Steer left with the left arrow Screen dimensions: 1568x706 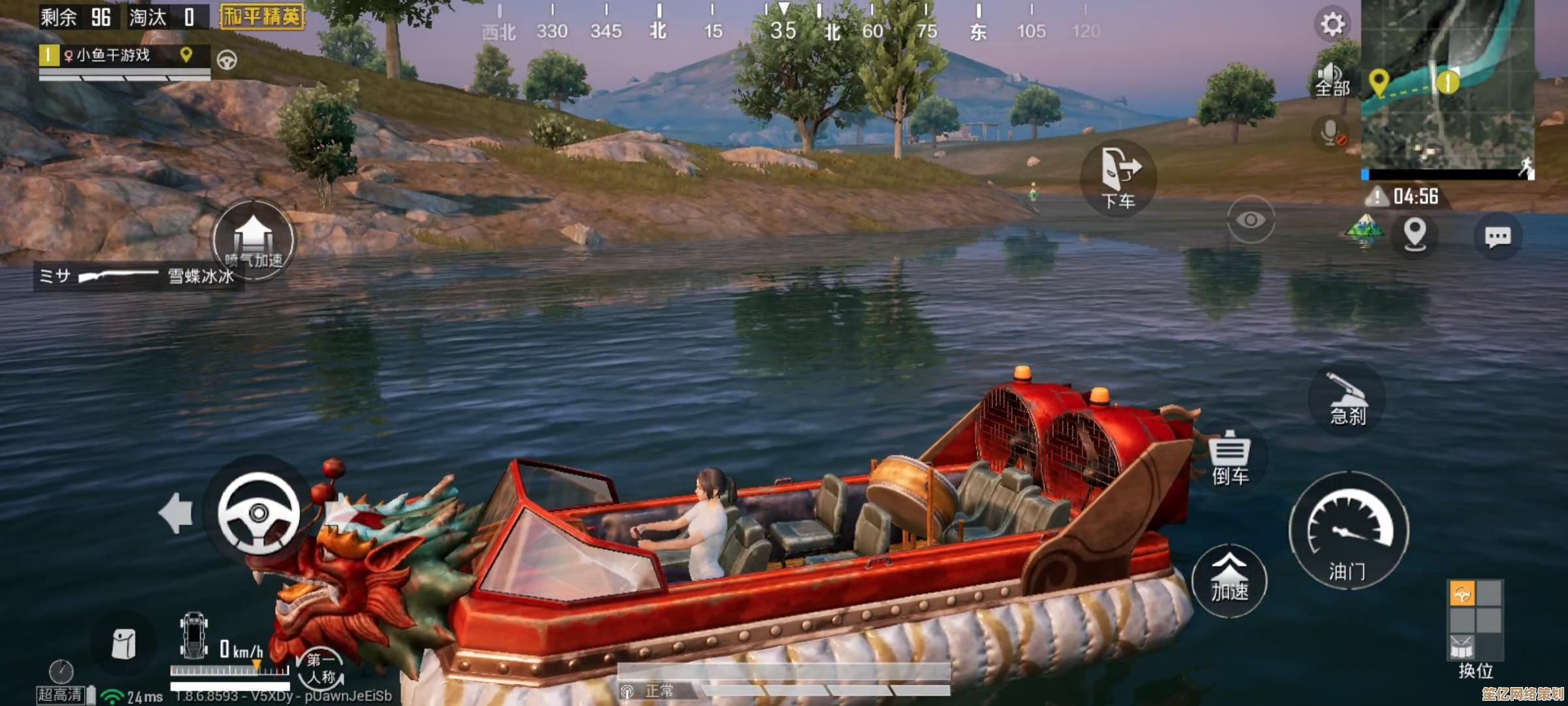coord(176,513)
